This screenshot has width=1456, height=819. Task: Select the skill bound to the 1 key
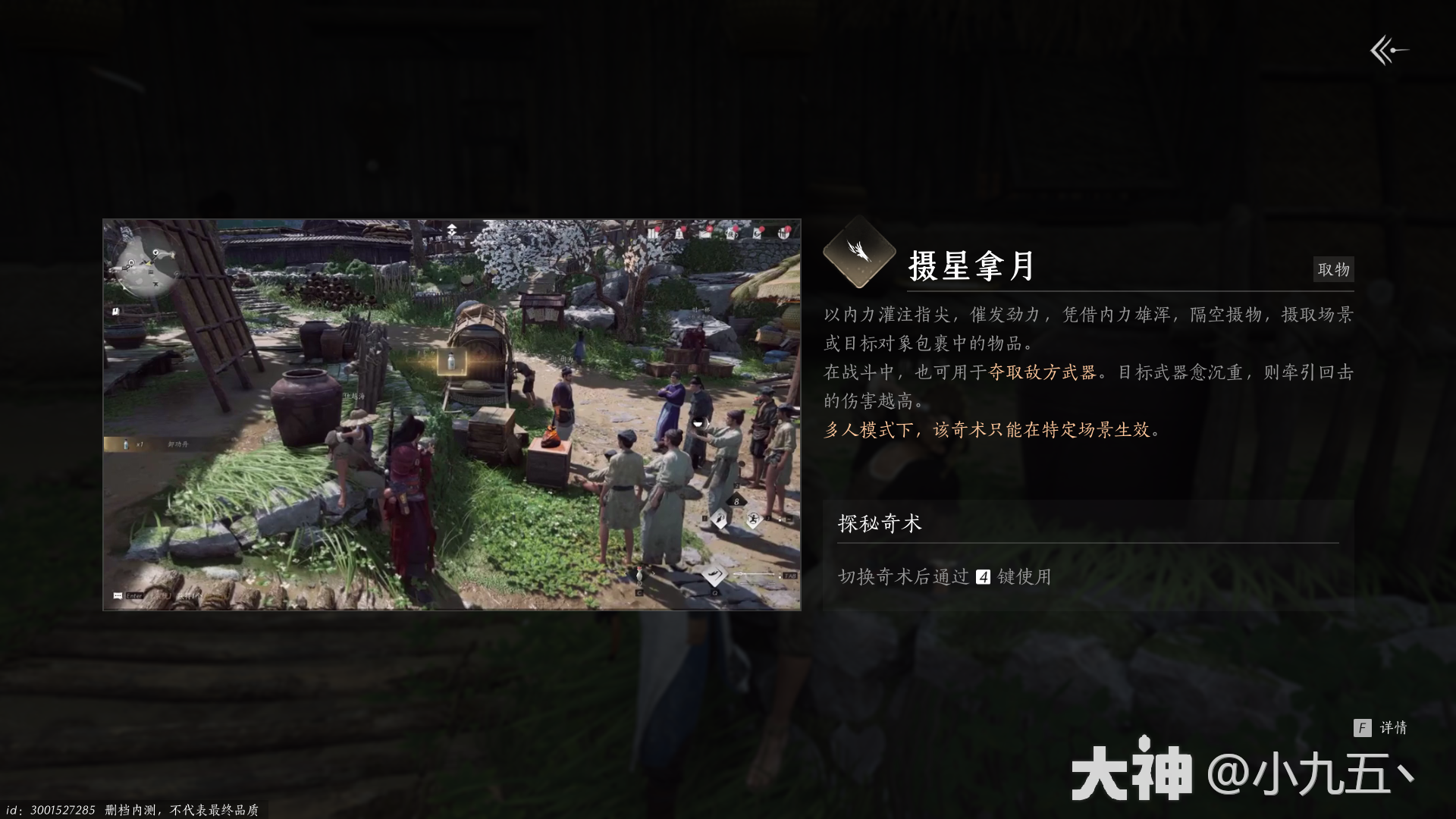[x=720, y=517]
